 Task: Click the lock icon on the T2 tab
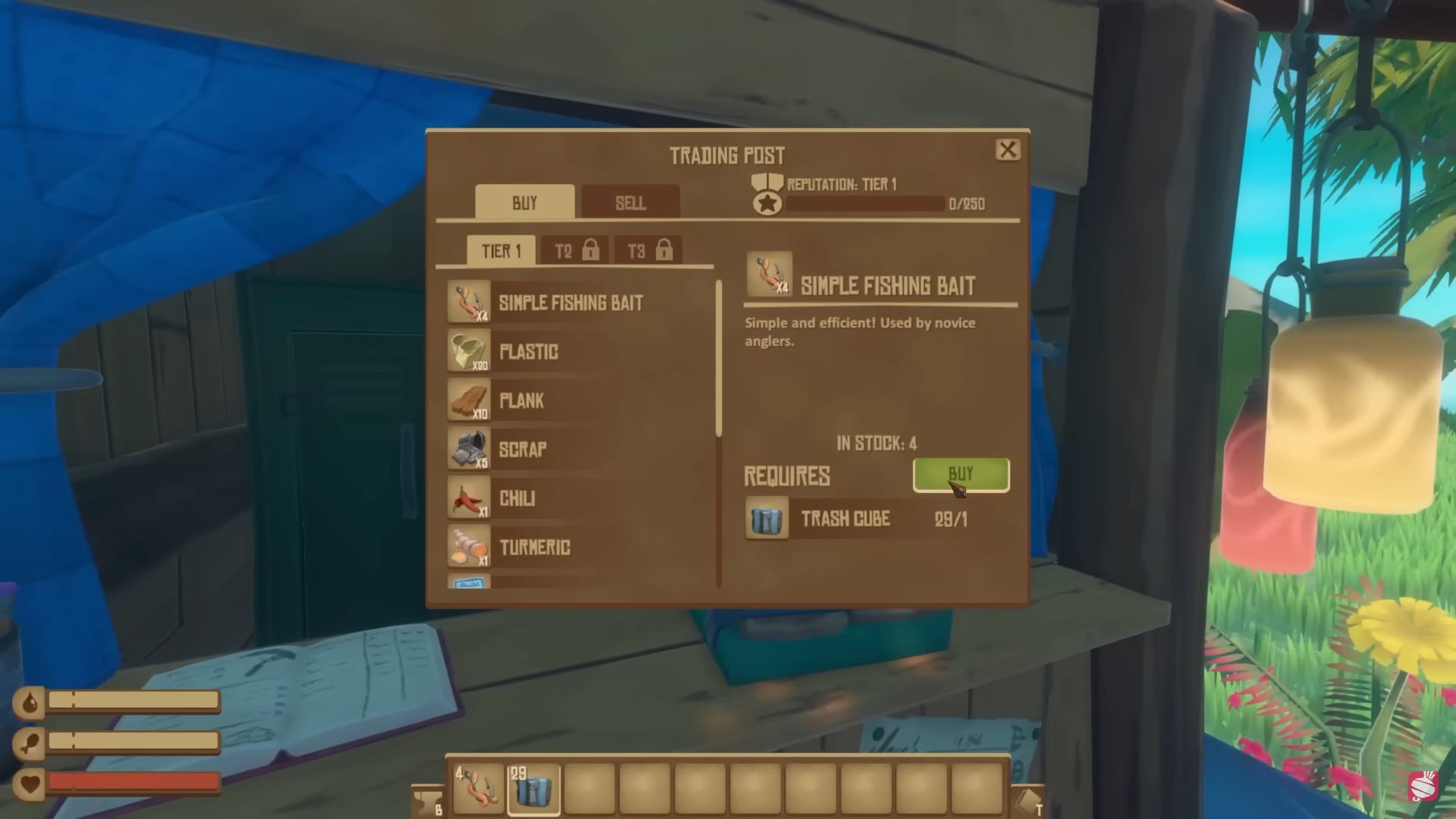[x=590, y=249]
